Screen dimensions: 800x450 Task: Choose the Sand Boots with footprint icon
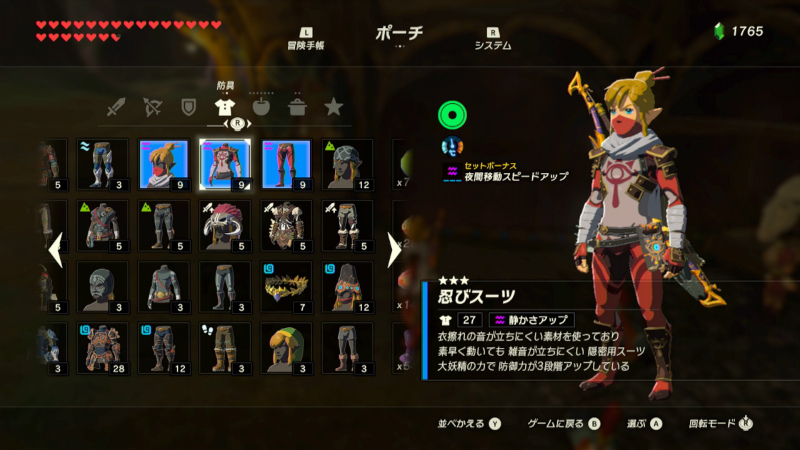point(225,348)
